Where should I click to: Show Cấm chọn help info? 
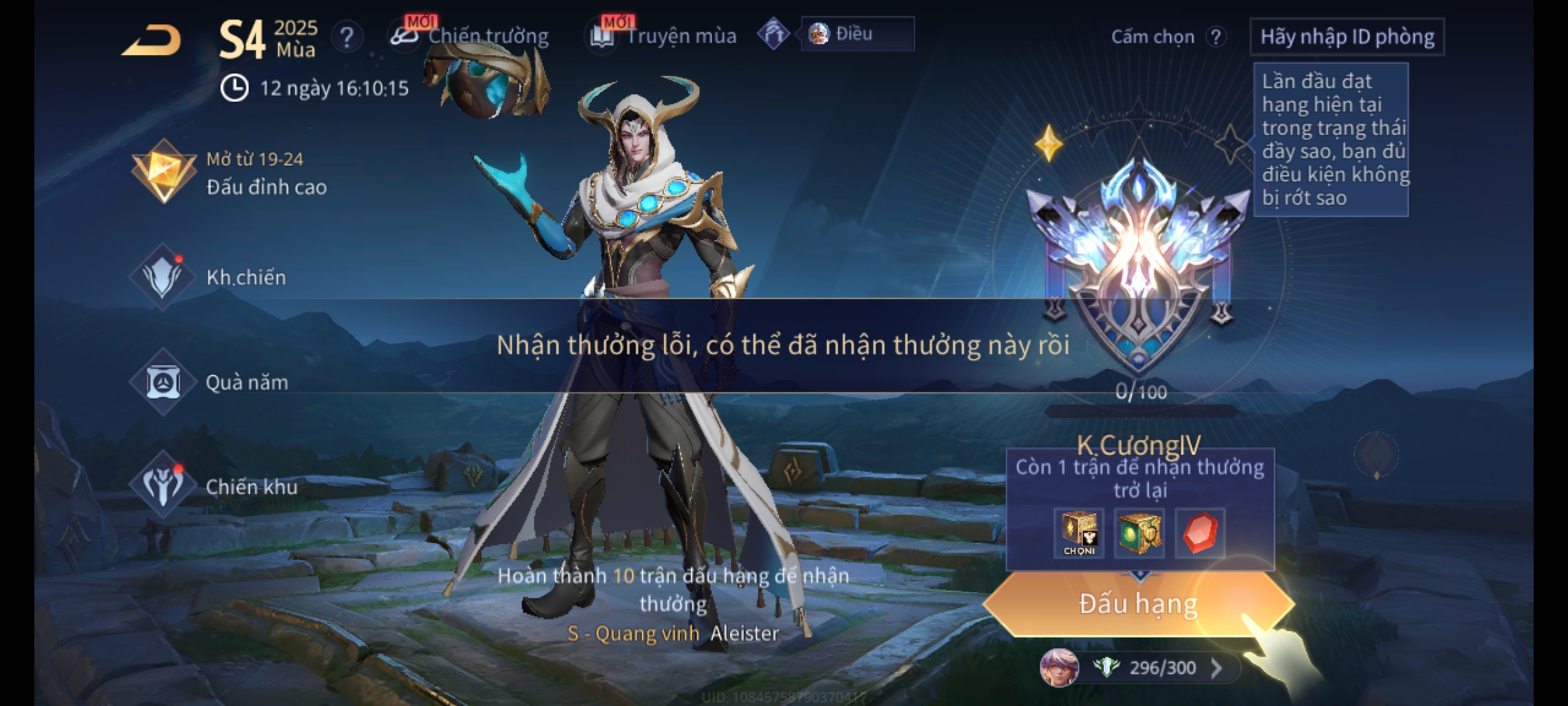1215,37
